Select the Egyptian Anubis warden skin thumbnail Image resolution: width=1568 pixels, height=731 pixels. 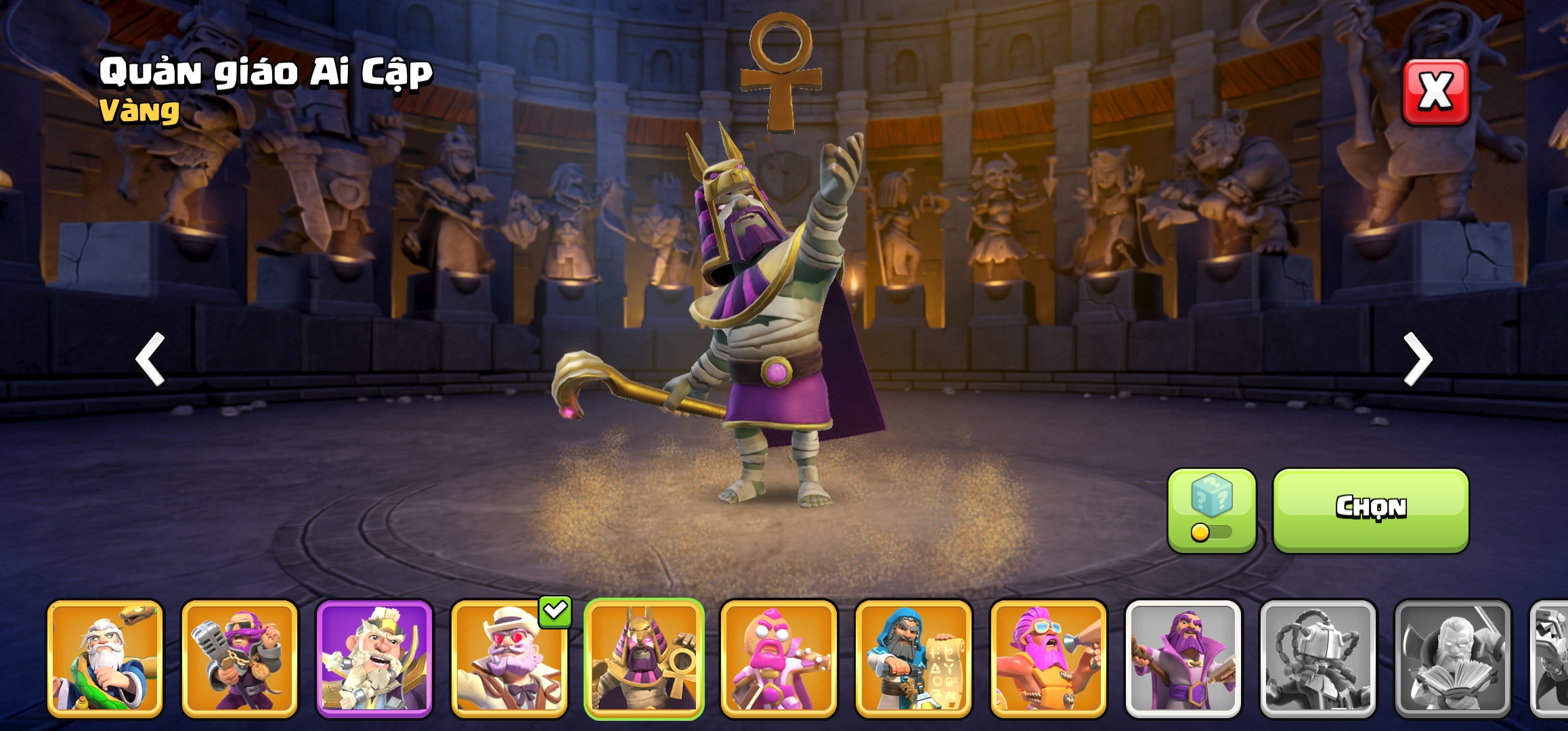644,659
